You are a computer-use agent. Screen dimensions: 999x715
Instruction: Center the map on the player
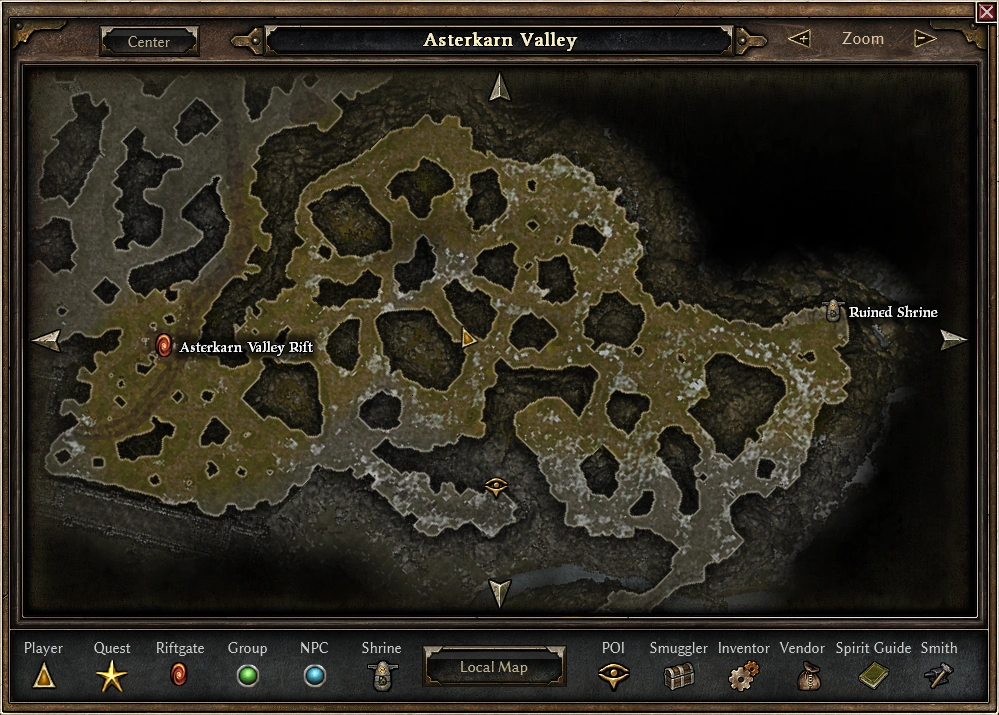[x=149, y=42]
